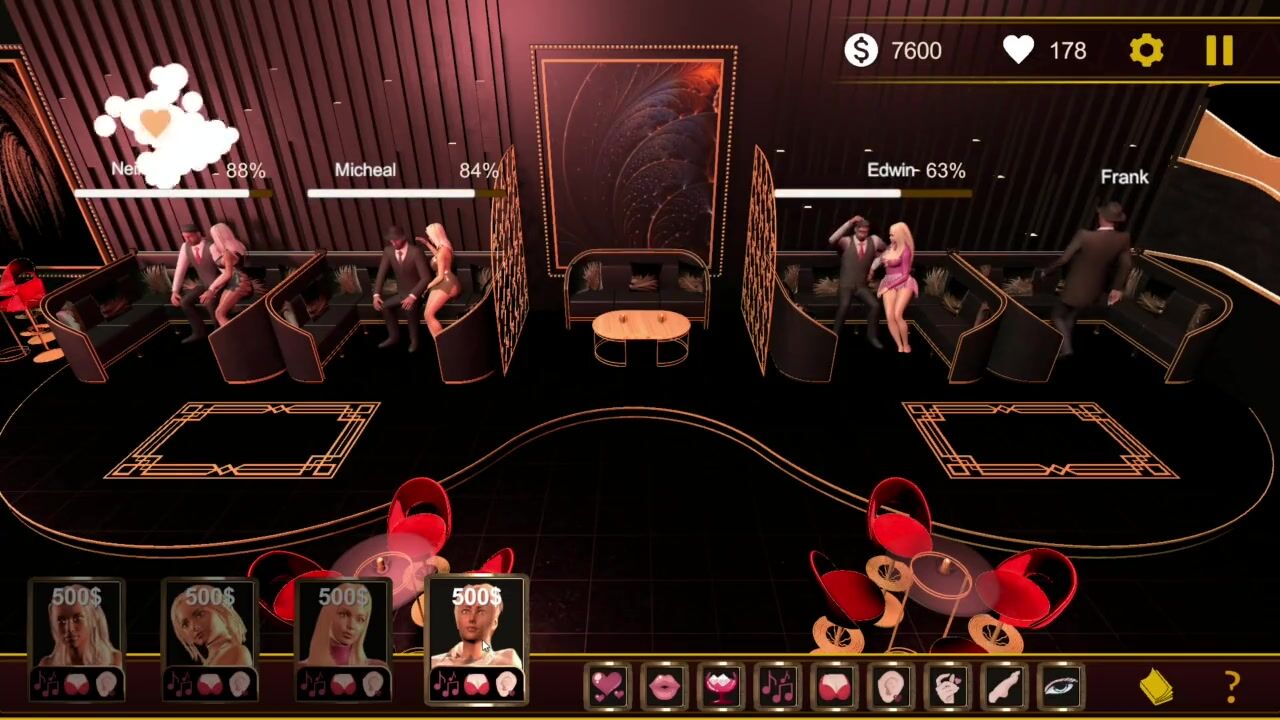The image size is (1280, 720).
Task: Choose the eye action icon
Action: click(x=1062, y=686)
